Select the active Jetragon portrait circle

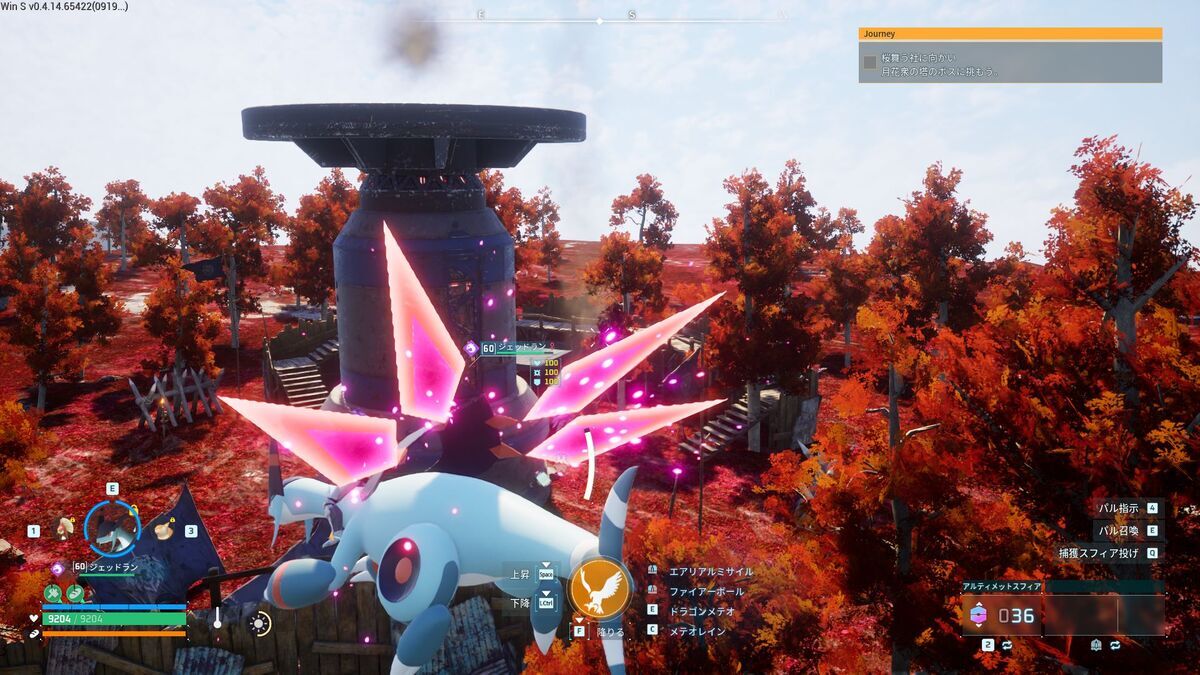[x=111, y=527]
